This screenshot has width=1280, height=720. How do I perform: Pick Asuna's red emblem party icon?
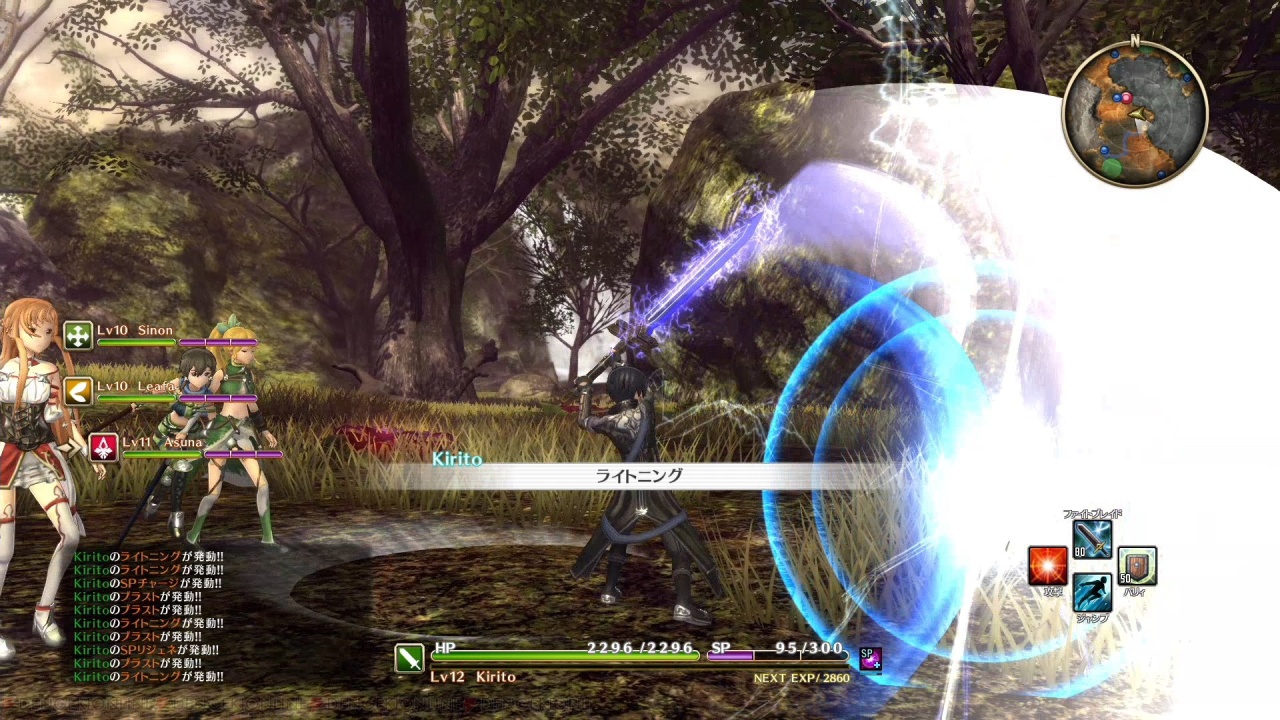click(103, 447)
